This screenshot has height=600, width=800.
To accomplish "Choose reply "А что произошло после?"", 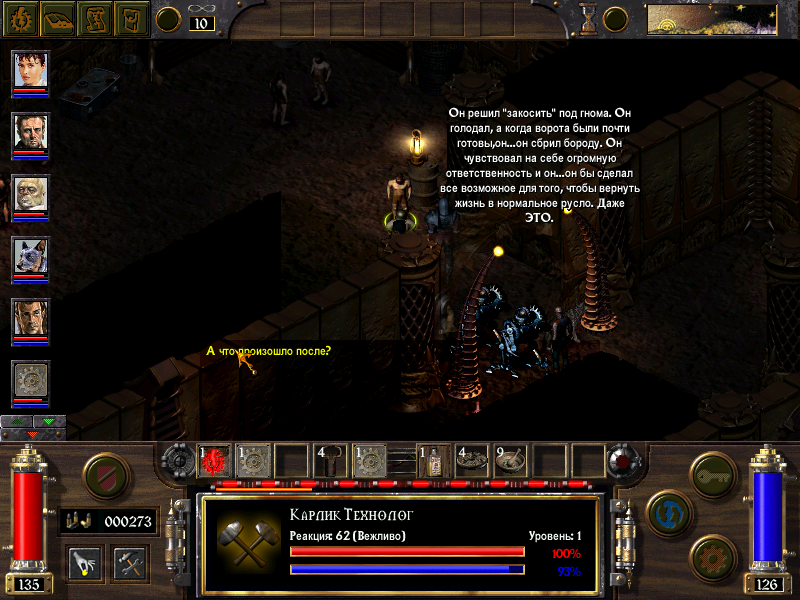I will (x=268, y=350).
